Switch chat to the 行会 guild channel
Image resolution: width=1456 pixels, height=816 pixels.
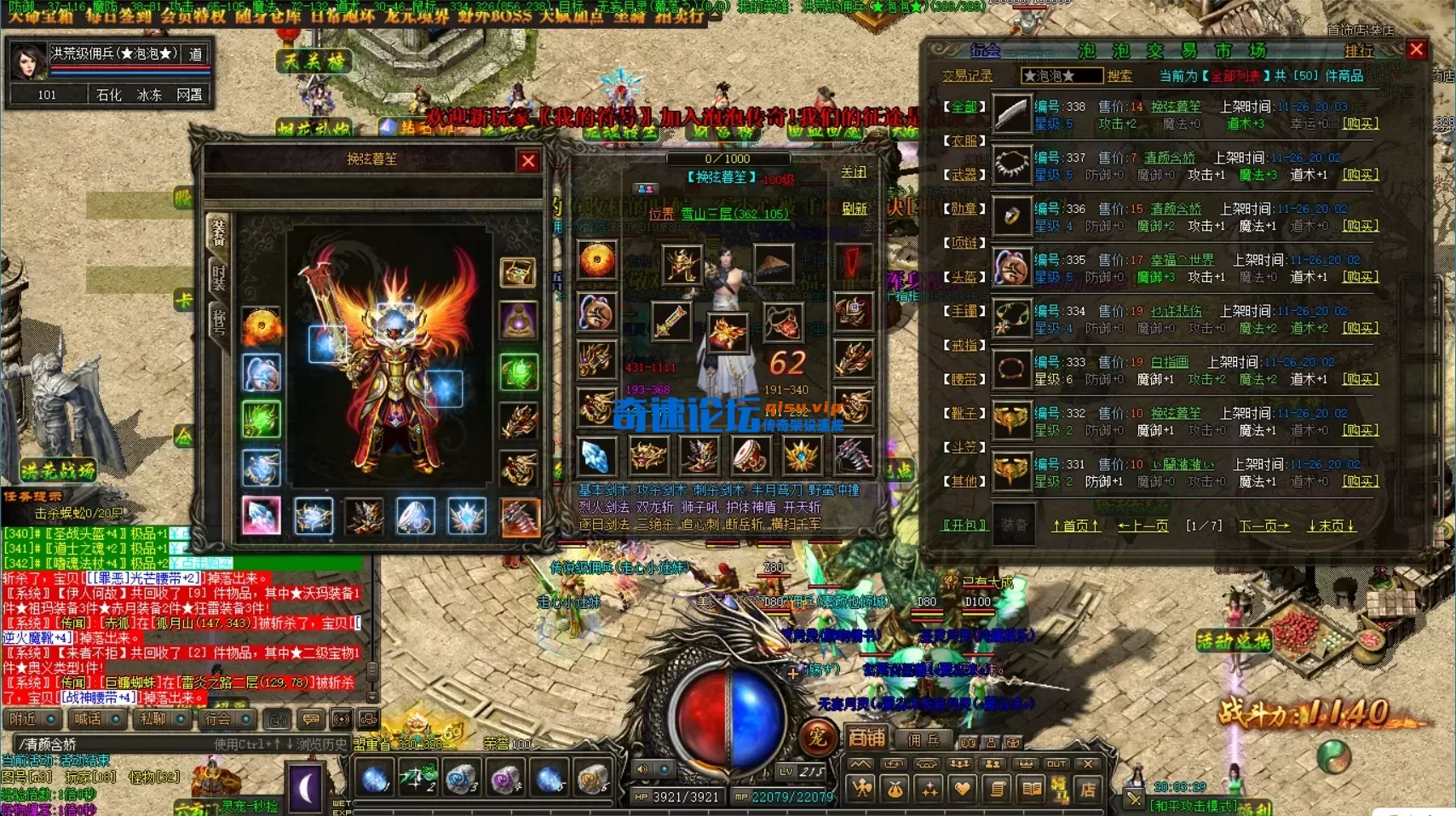[217, 719]
